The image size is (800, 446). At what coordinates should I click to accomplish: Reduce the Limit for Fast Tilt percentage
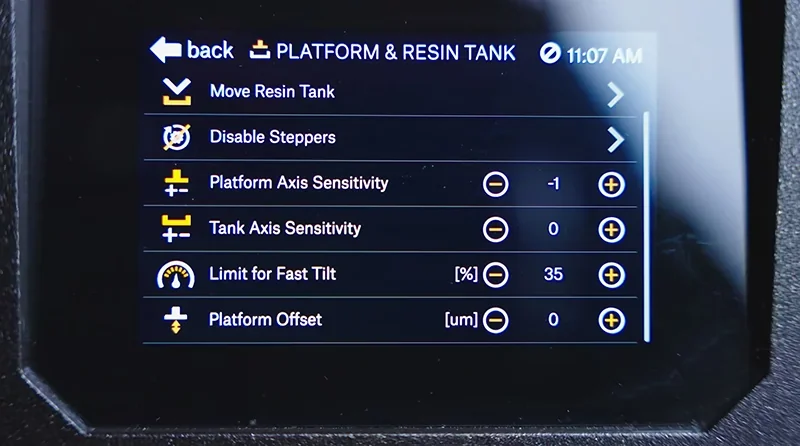click(x=495, y=275)
